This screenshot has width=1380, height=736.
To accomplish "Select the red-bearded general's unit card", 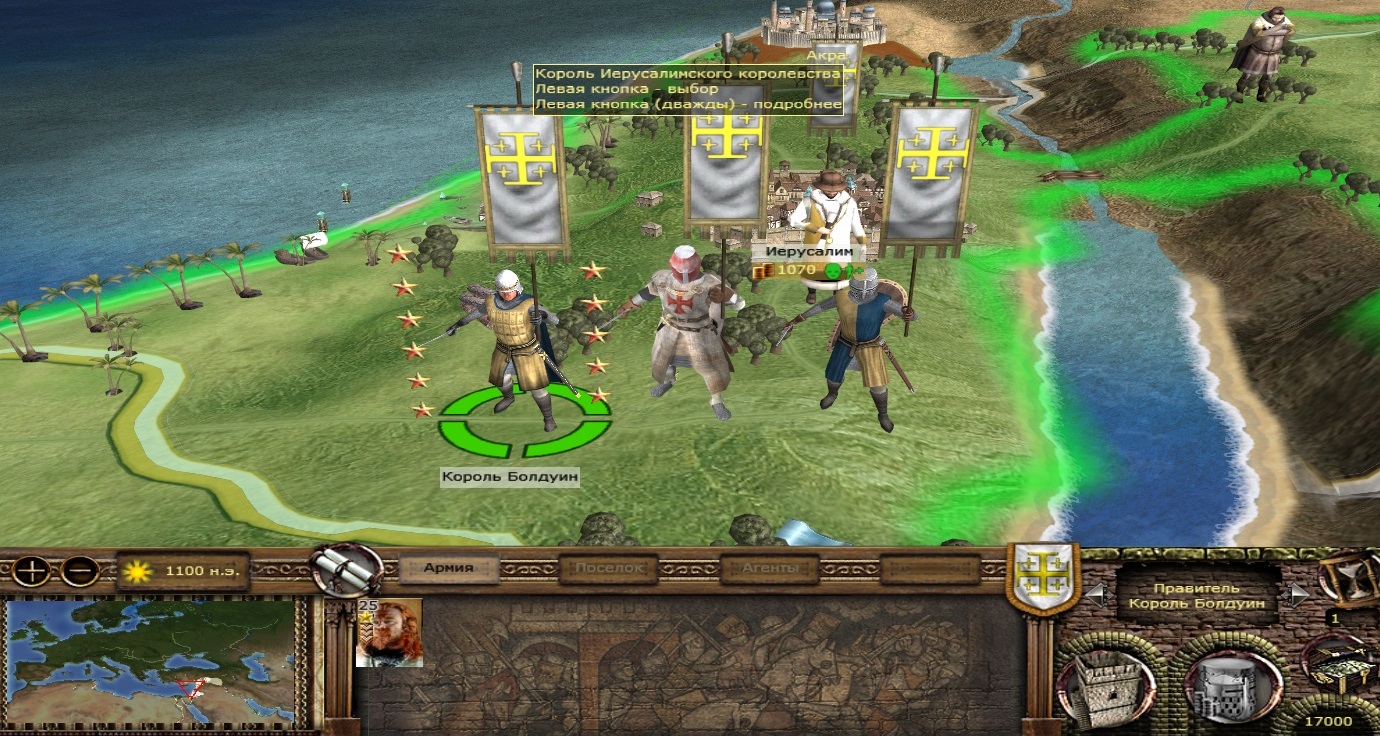I will click(389, 633).
